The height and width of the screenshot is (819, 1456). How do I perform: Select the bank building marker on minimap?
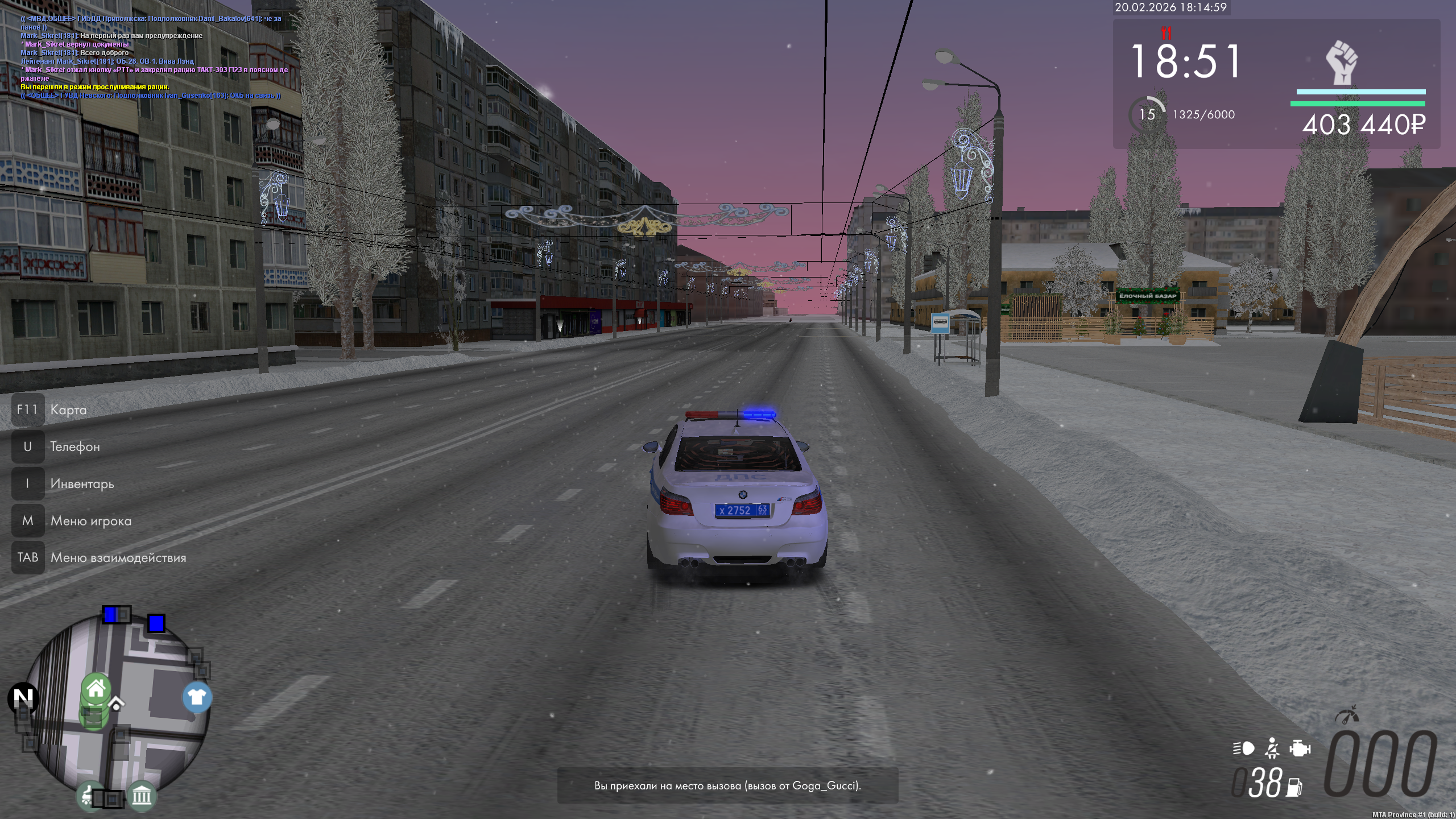142,795
